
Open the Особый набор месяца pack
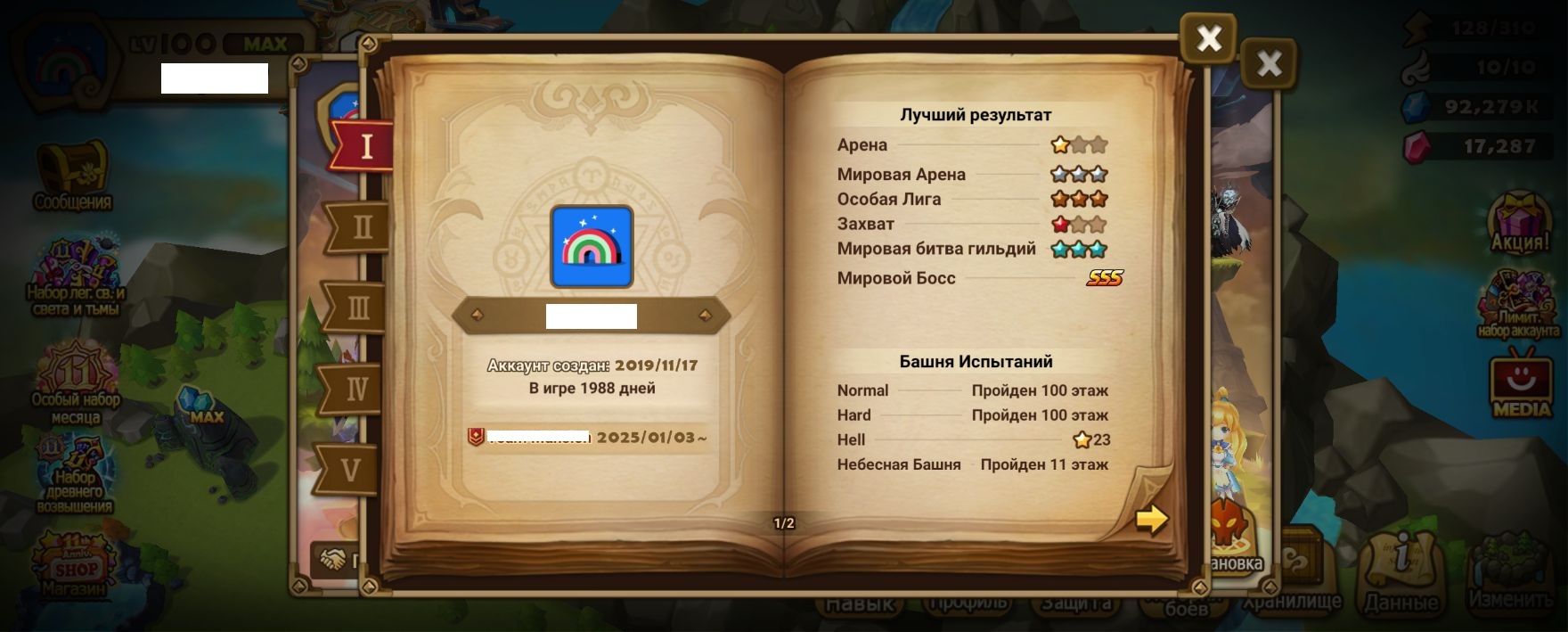(76, 381)
